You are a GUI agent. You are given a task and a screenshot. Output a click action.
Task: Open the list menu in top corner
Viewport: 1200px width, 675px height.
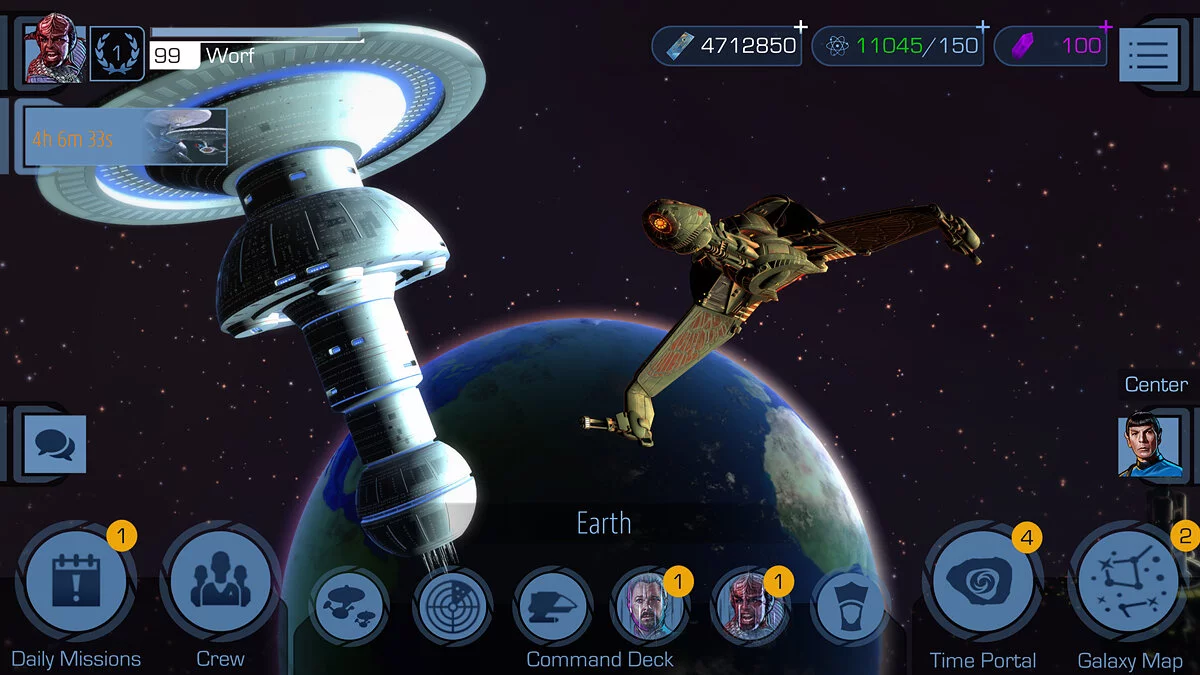coord(1149,54)
